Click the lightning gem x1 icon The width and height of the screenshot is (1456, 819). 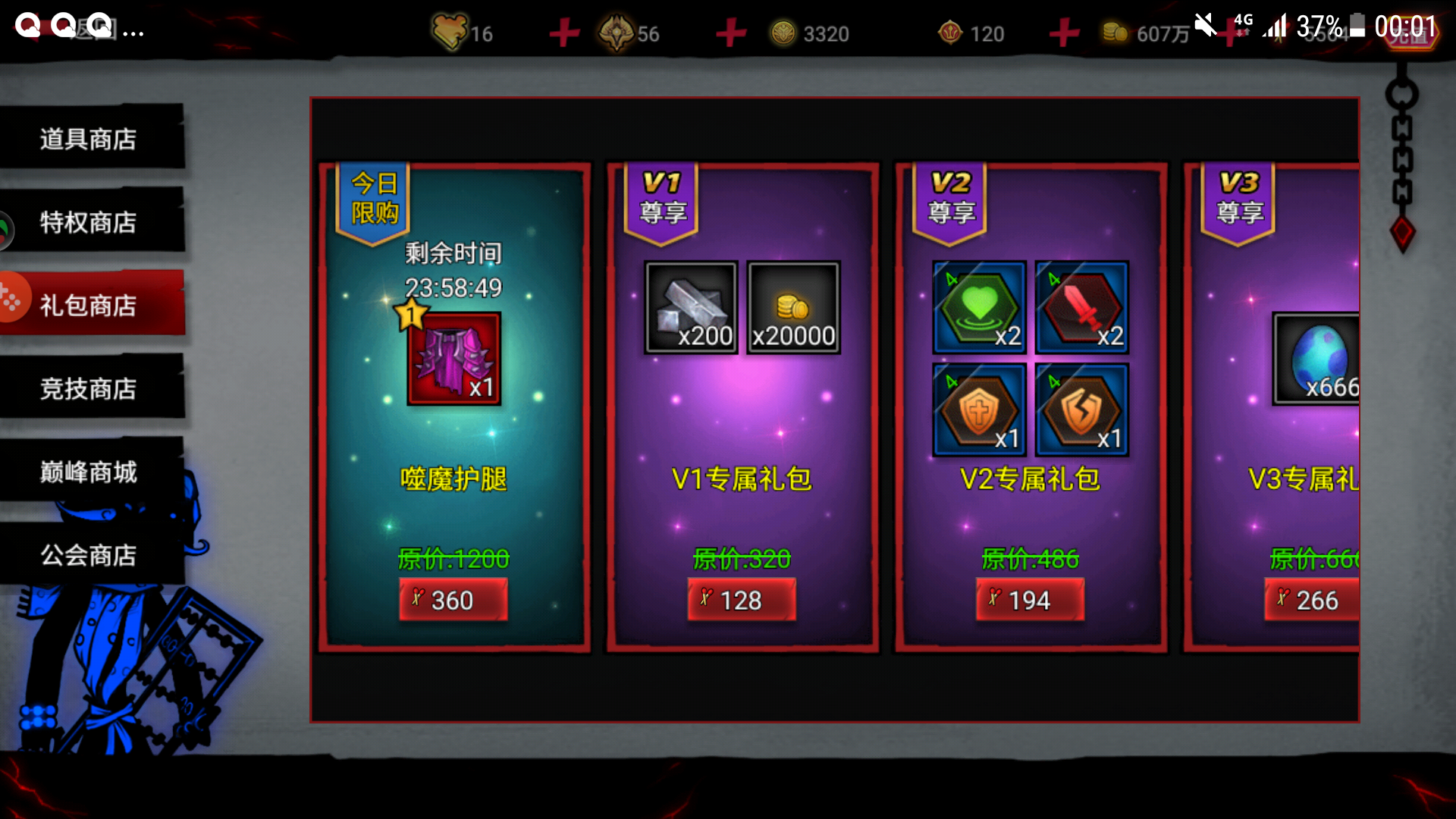click(x=1081, y=409)
